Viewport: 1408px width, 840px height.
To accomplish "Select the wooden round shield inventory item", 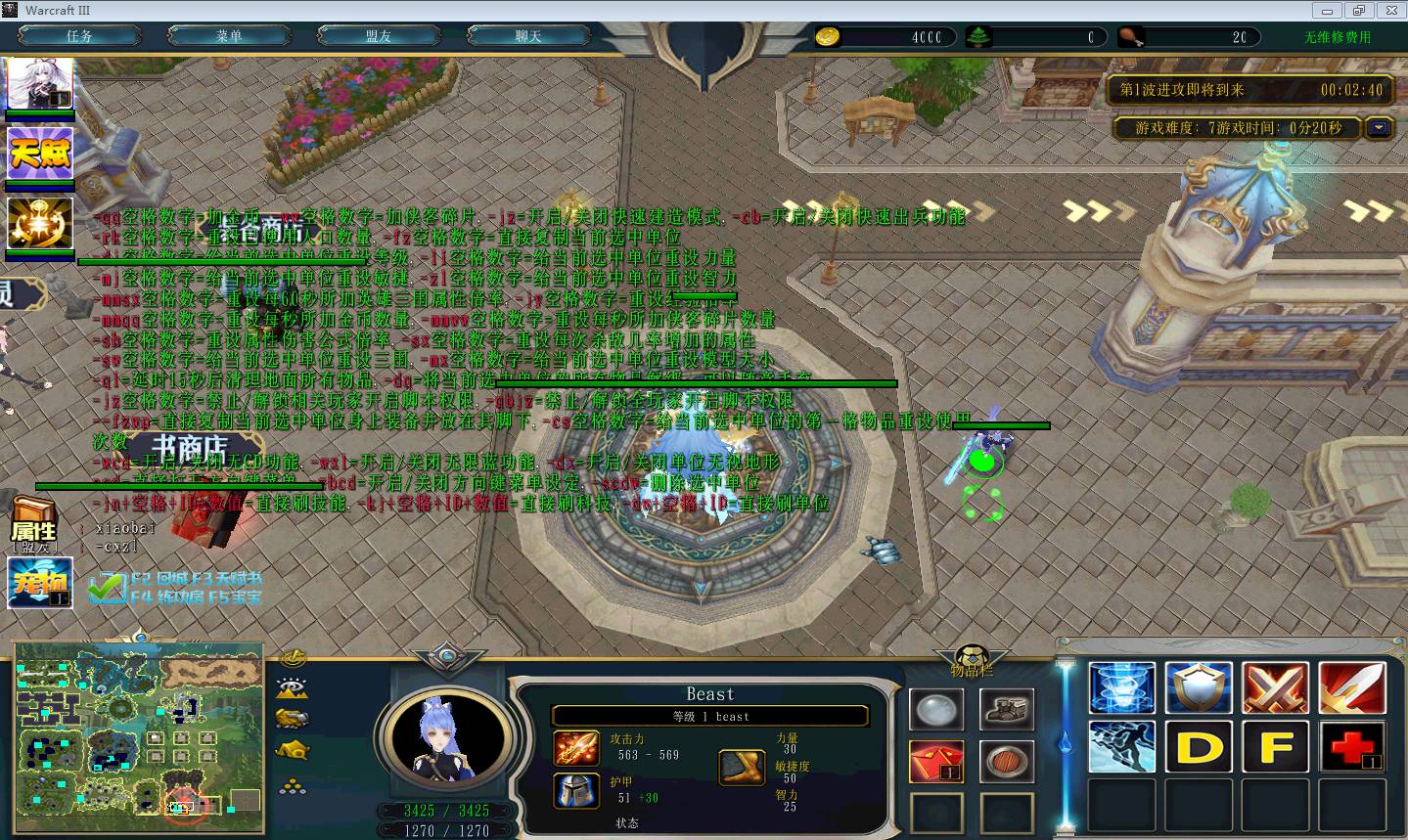I will click(x=1007, y=761).
